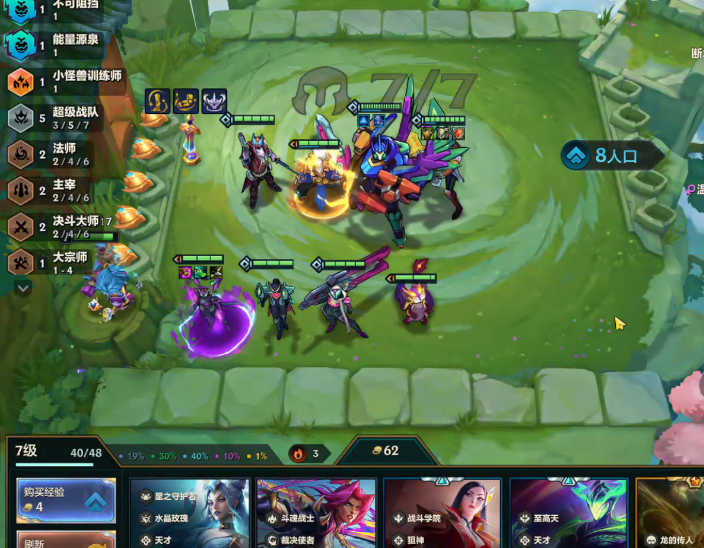Buy the 至高天 champion from the shop
Screen dimensions: 704x548
click(568, 512)
